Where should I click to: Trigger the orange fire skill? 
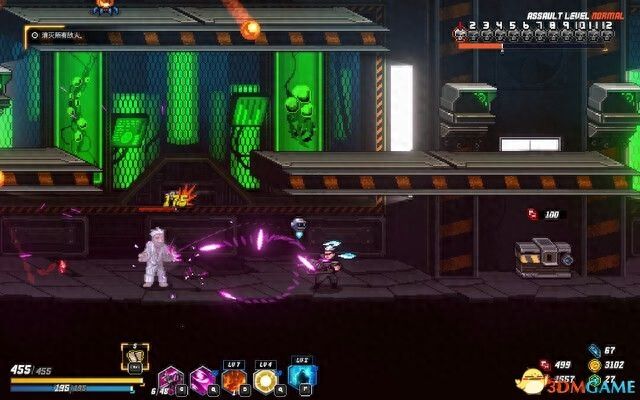point(234,380)
